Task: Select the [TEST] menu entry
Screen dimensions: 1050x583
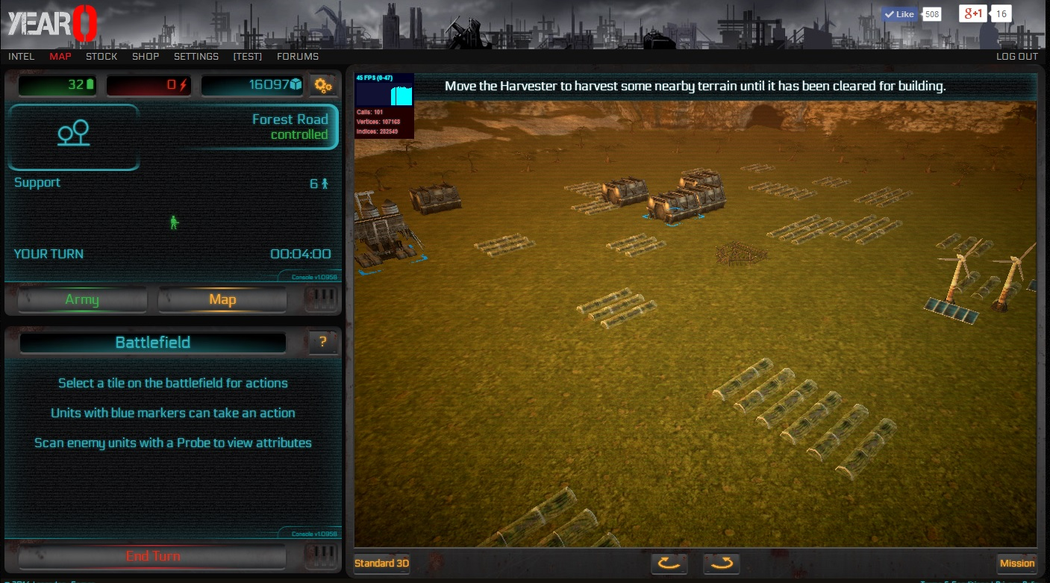Action: [x=247, y=57]
